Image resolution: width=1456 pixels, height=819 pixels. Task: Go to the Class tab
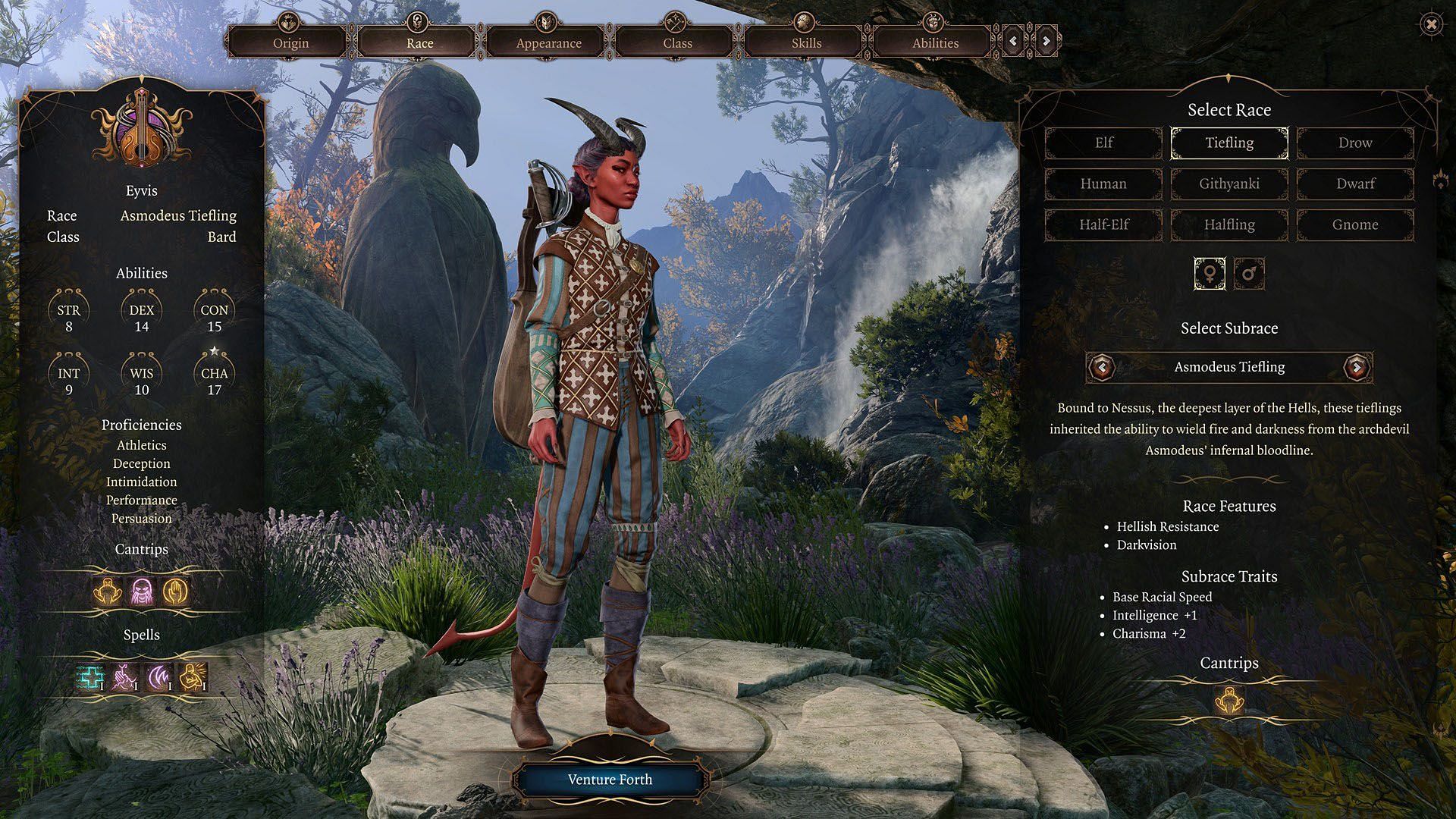click(677, 42)
